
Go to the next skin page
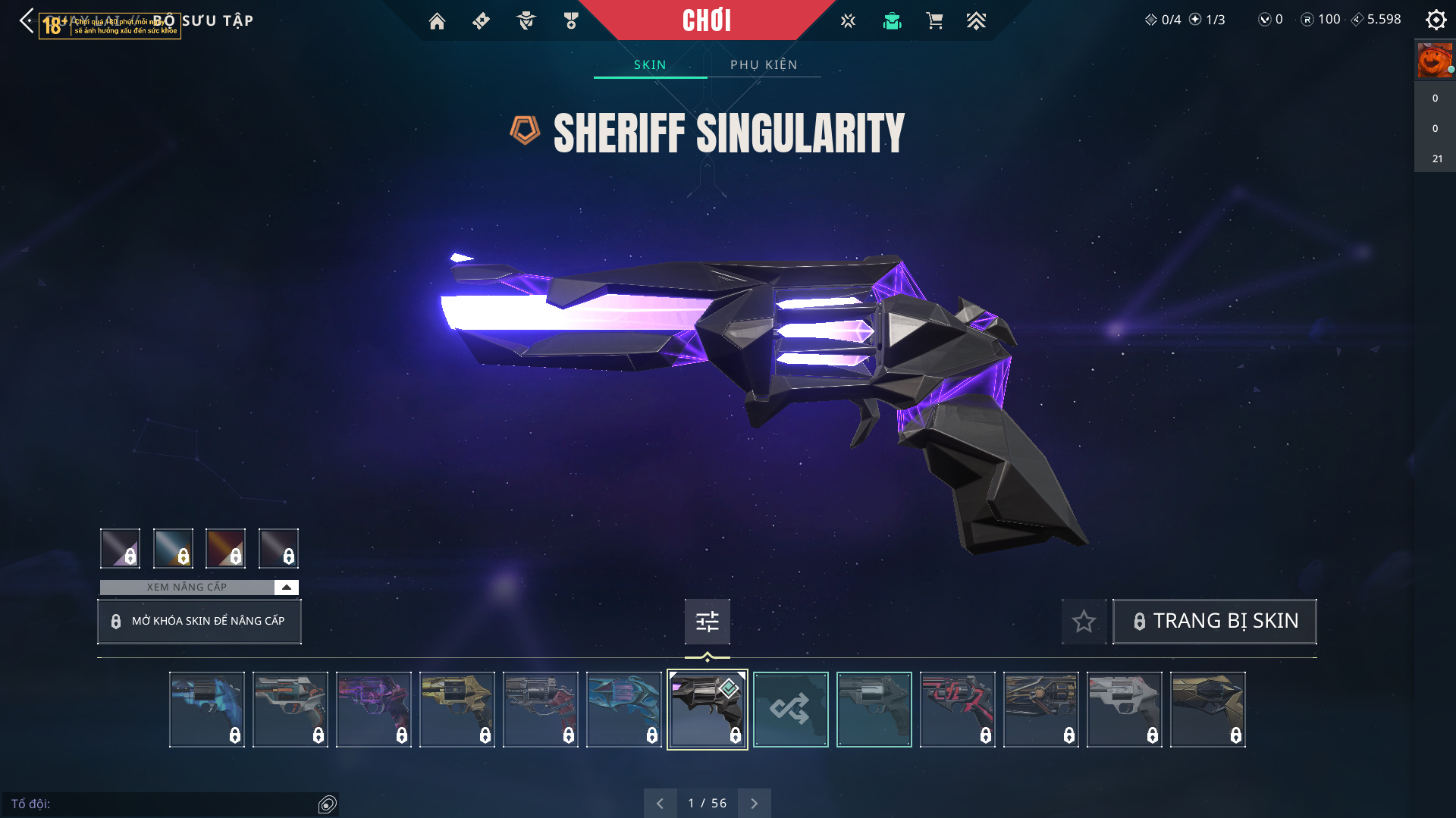pyautogui.click(x=754, y=803)
